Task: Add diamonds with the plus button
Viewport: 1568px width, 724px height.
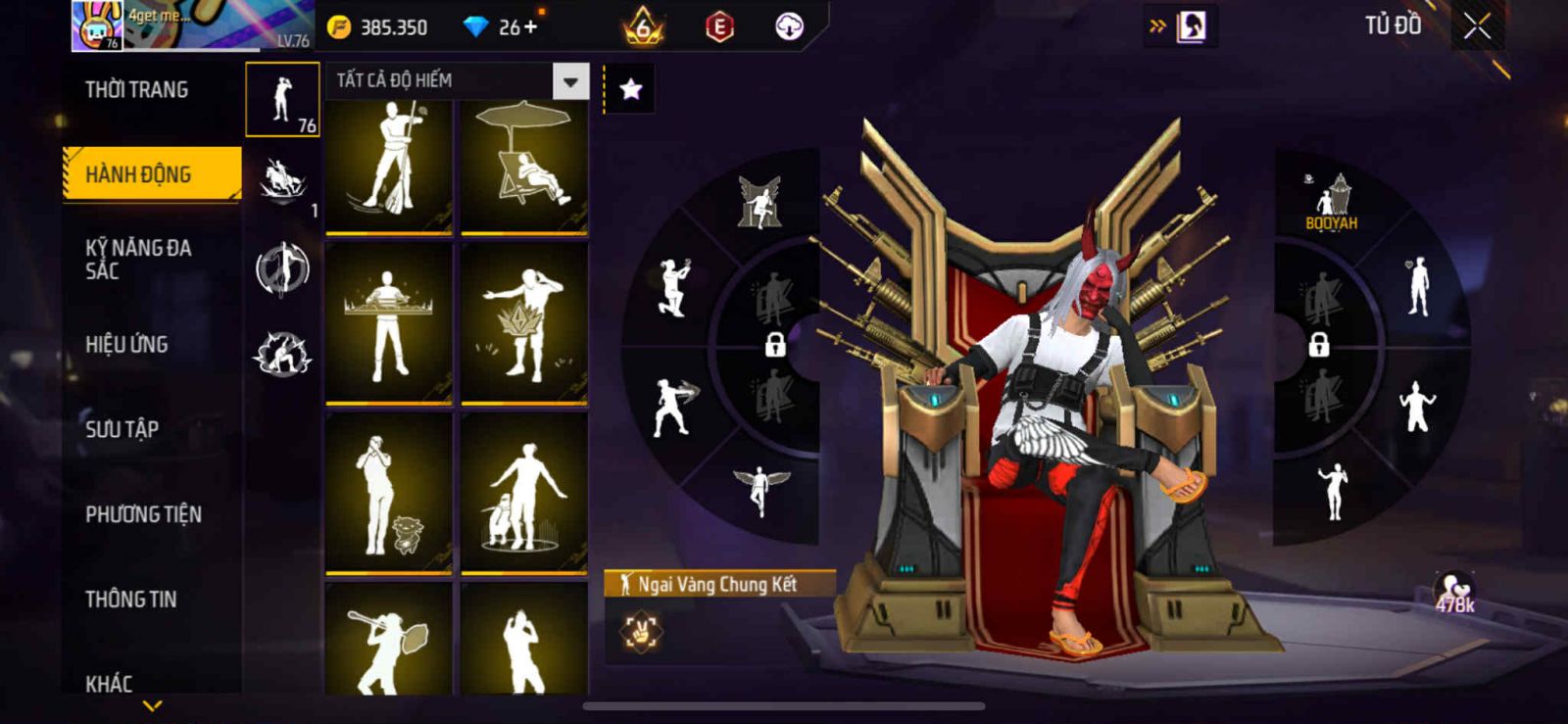Action: 531,26
